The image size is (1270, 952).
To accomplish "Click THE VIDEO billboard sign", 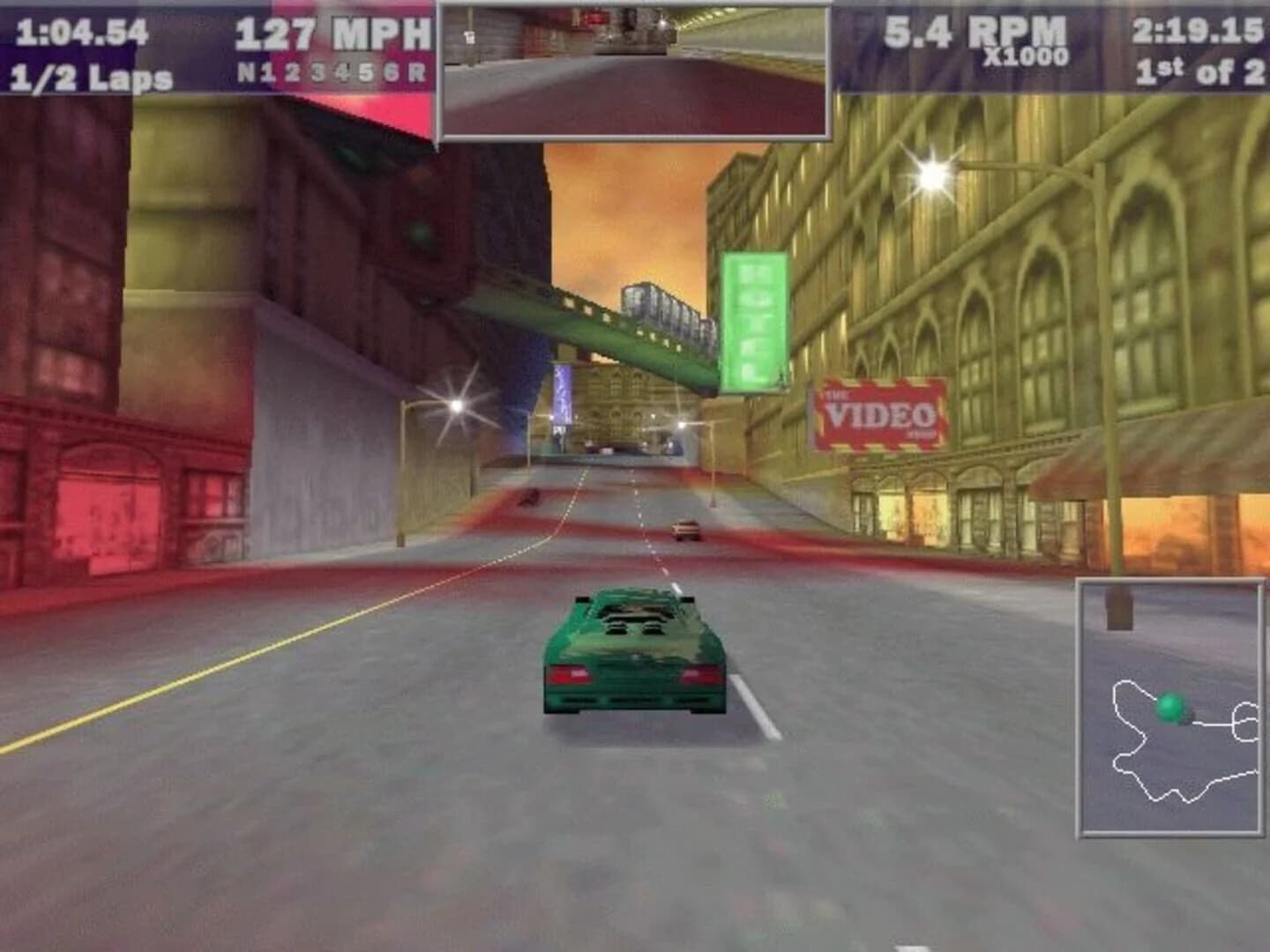I will [878, 413].
